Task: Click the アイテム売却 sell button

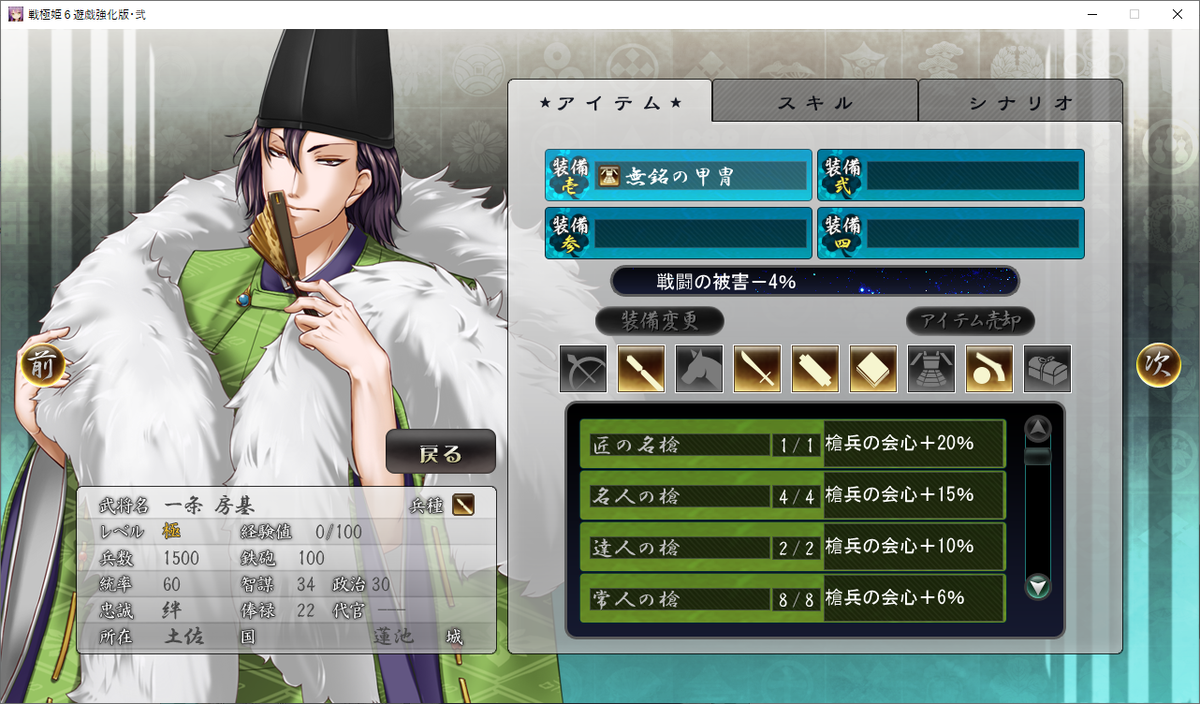Action: [970, 321]
